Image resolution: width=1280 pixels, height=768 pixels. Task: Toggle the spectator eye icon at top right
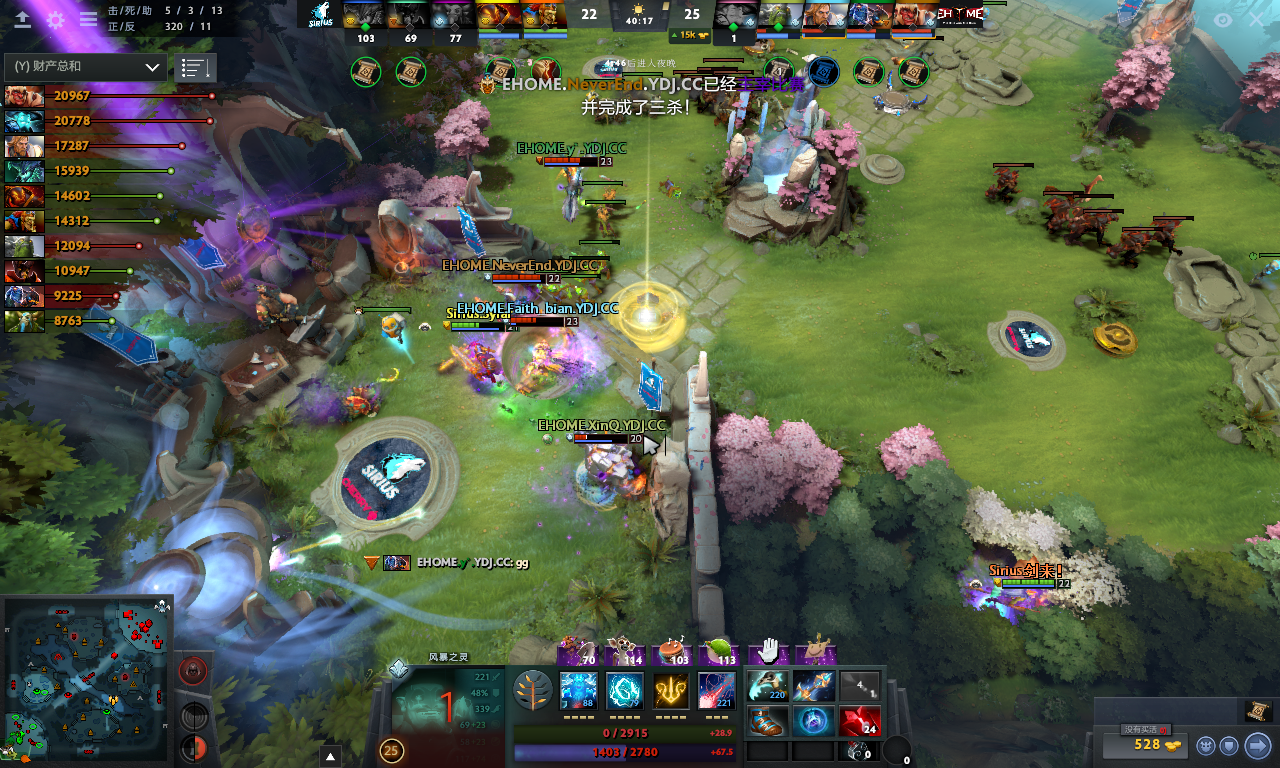[x=1221, y=18]
